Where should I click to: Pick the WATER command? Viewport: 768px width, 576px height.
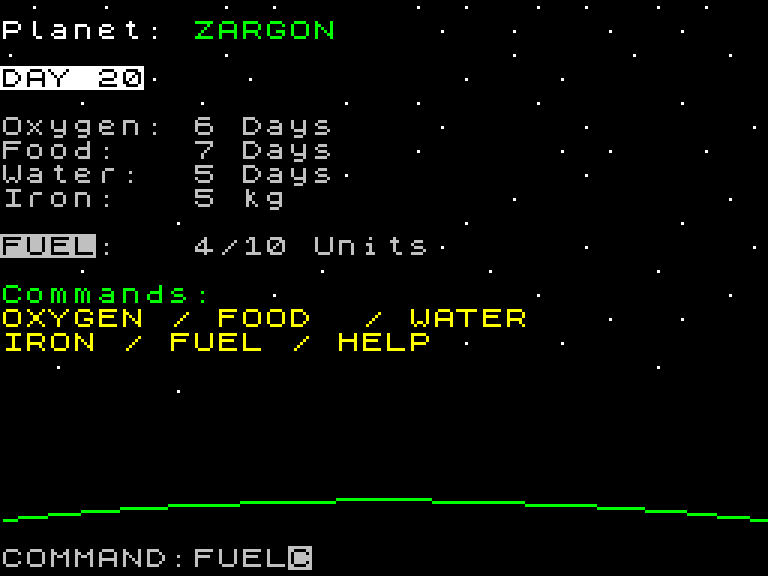pyautogui.click(x=468, y=319)
